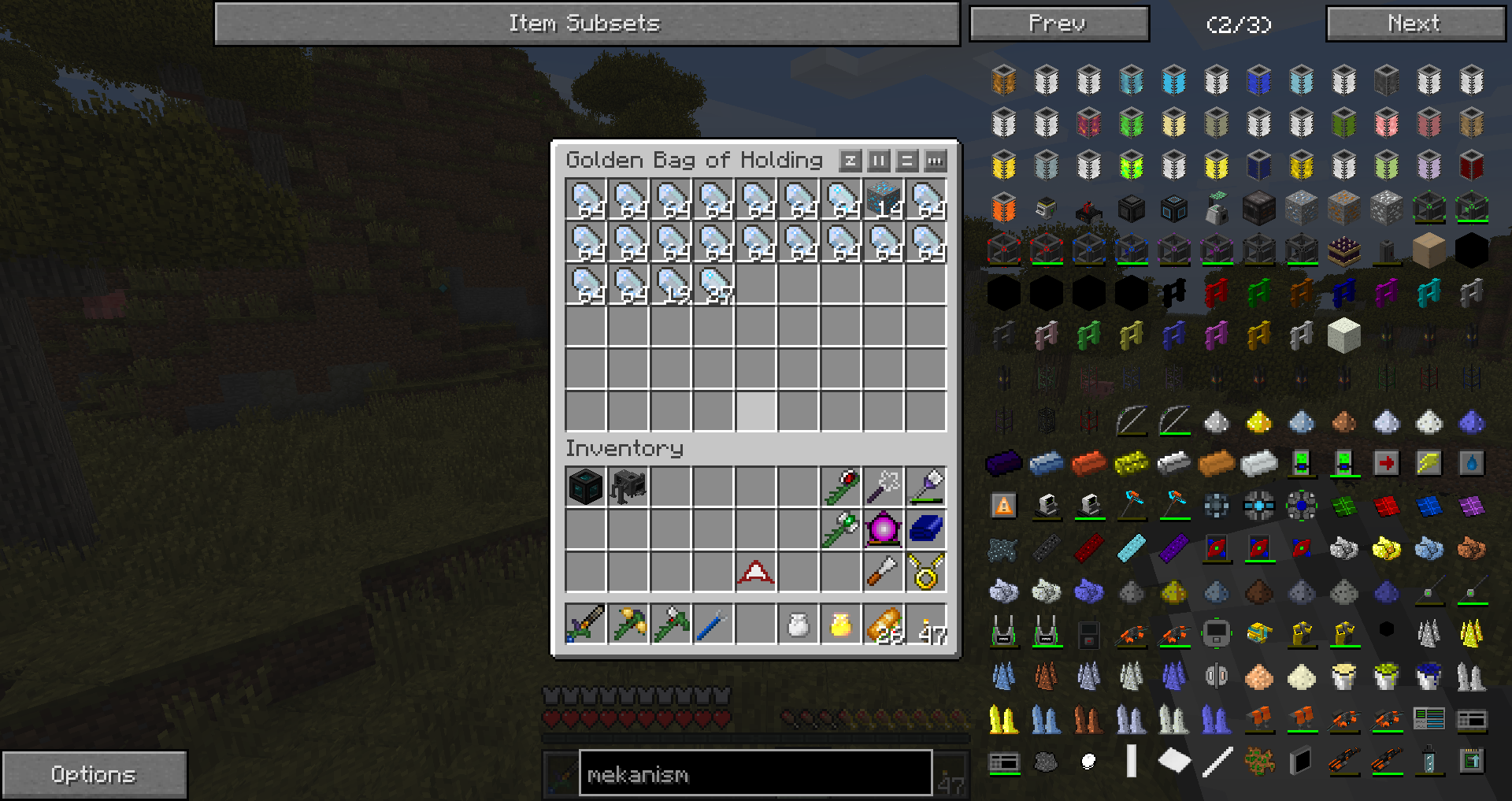
Task: Select the diamond ore stack of 14 in the bag
Action: [884, 200]
